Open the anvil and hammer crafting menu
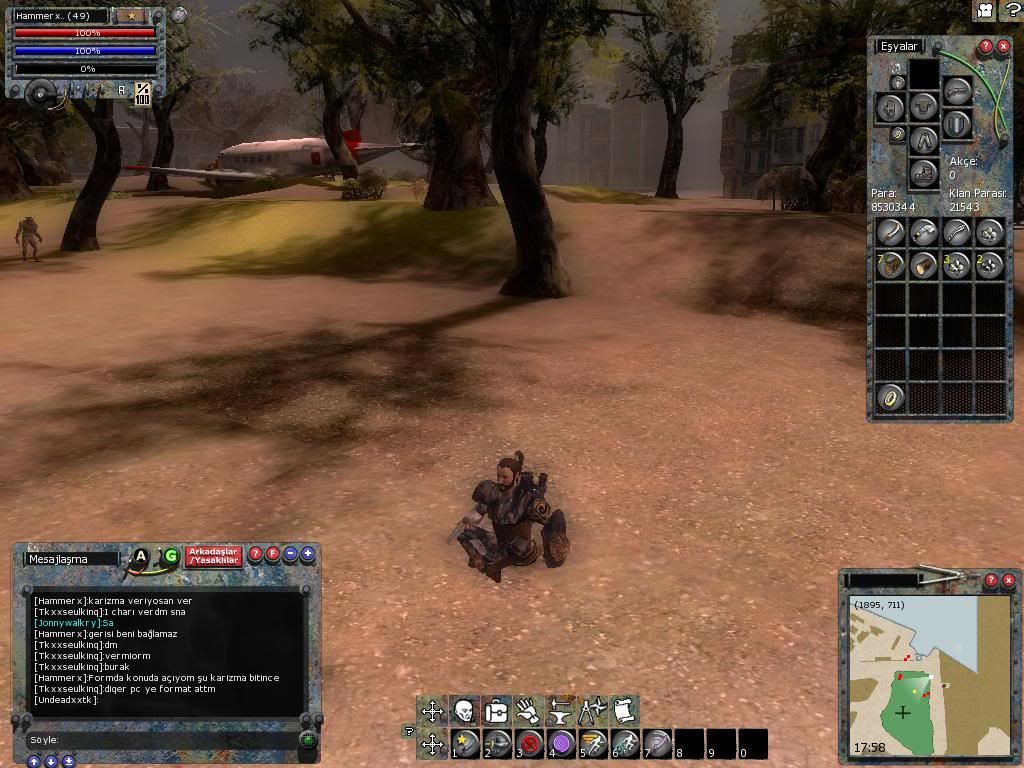 (560, 711)
